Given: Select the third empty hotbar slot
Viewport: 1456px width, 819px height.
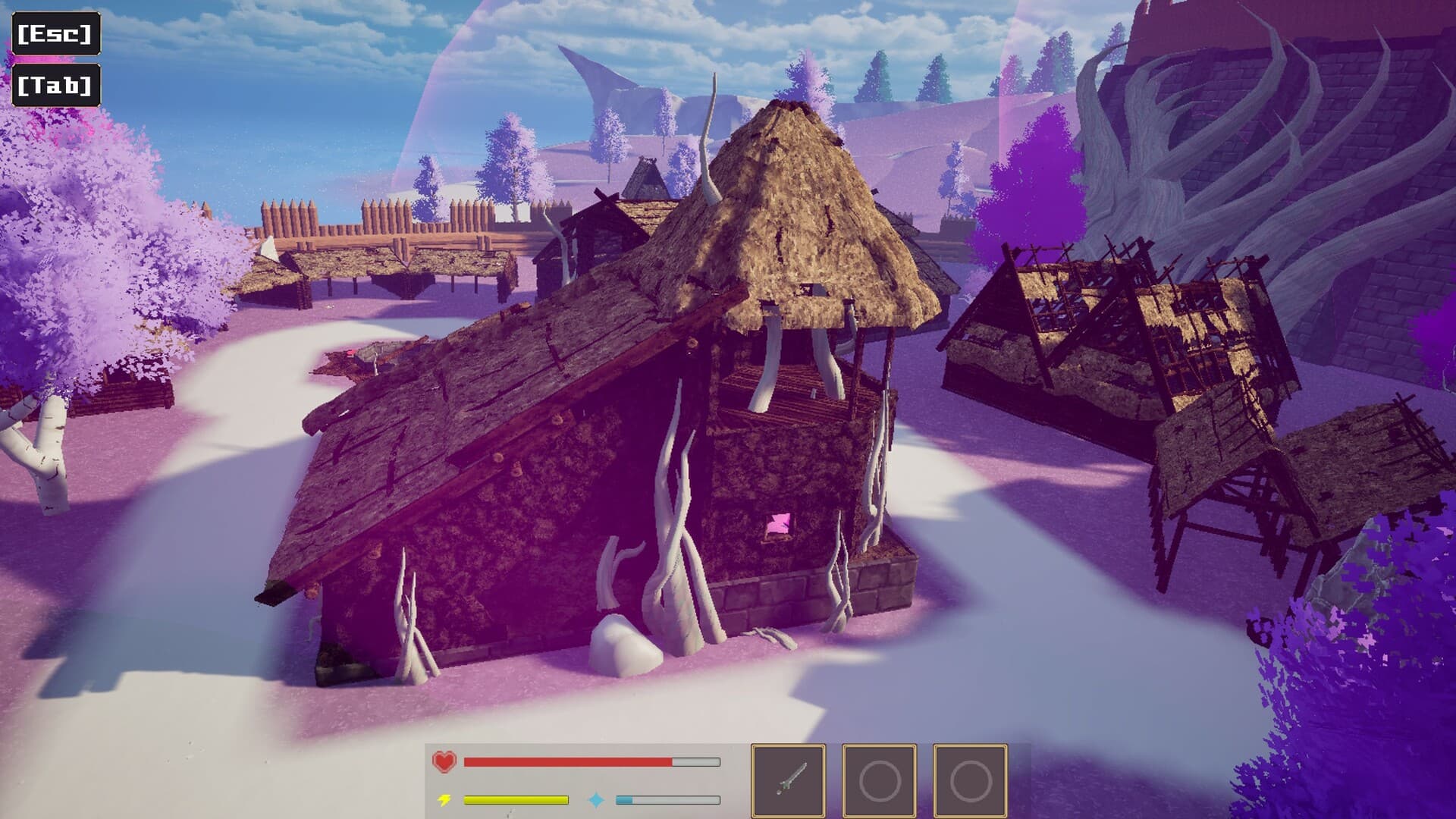Looking at the screenshot, I should pyautogui.click(x=971, y=780).
